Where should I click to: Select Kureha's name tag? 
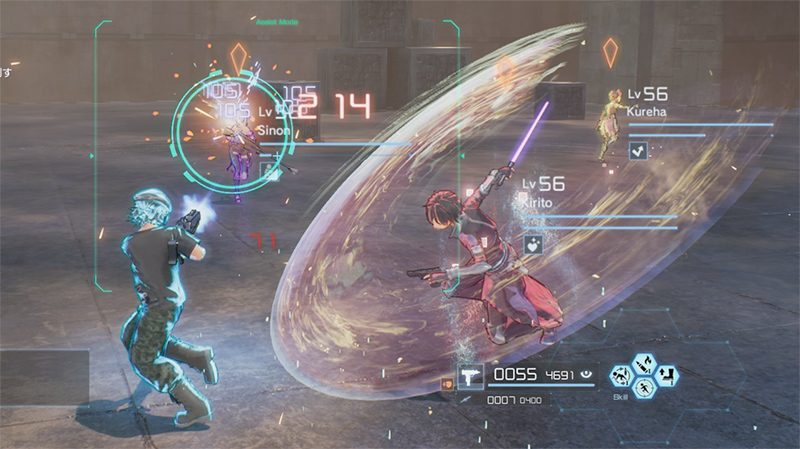point(646,110)
